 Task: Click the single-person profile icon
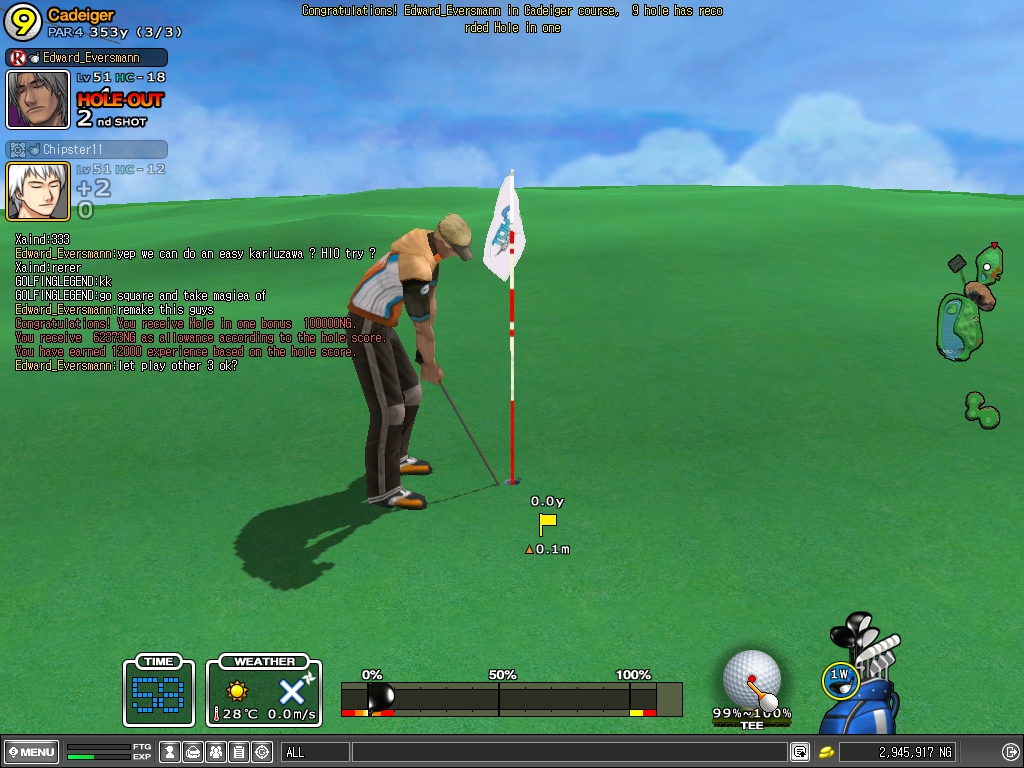170,752
